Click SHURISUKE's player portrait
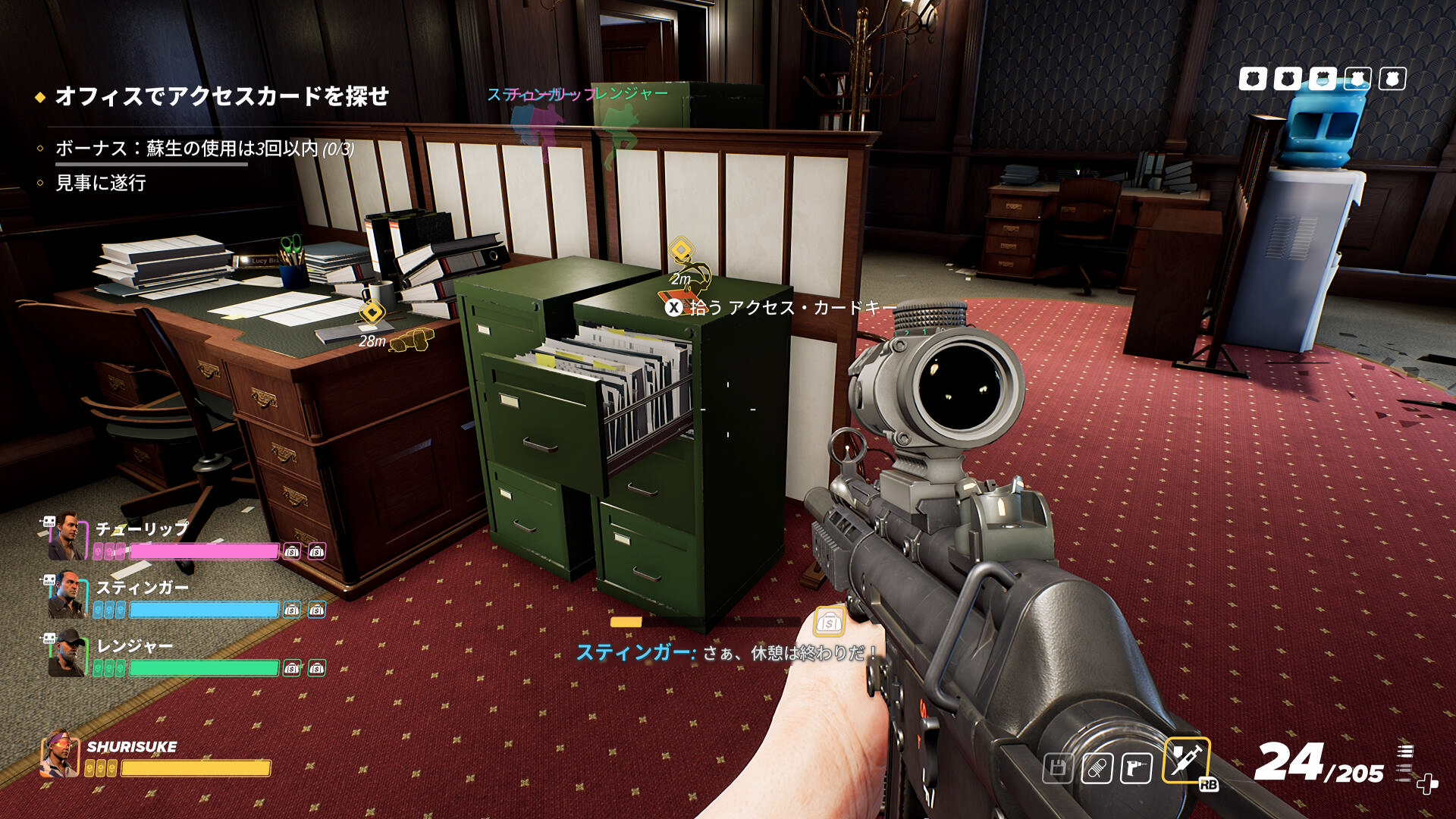Image resolution: width=1456 pixels, height=819 pixels. 61,754
